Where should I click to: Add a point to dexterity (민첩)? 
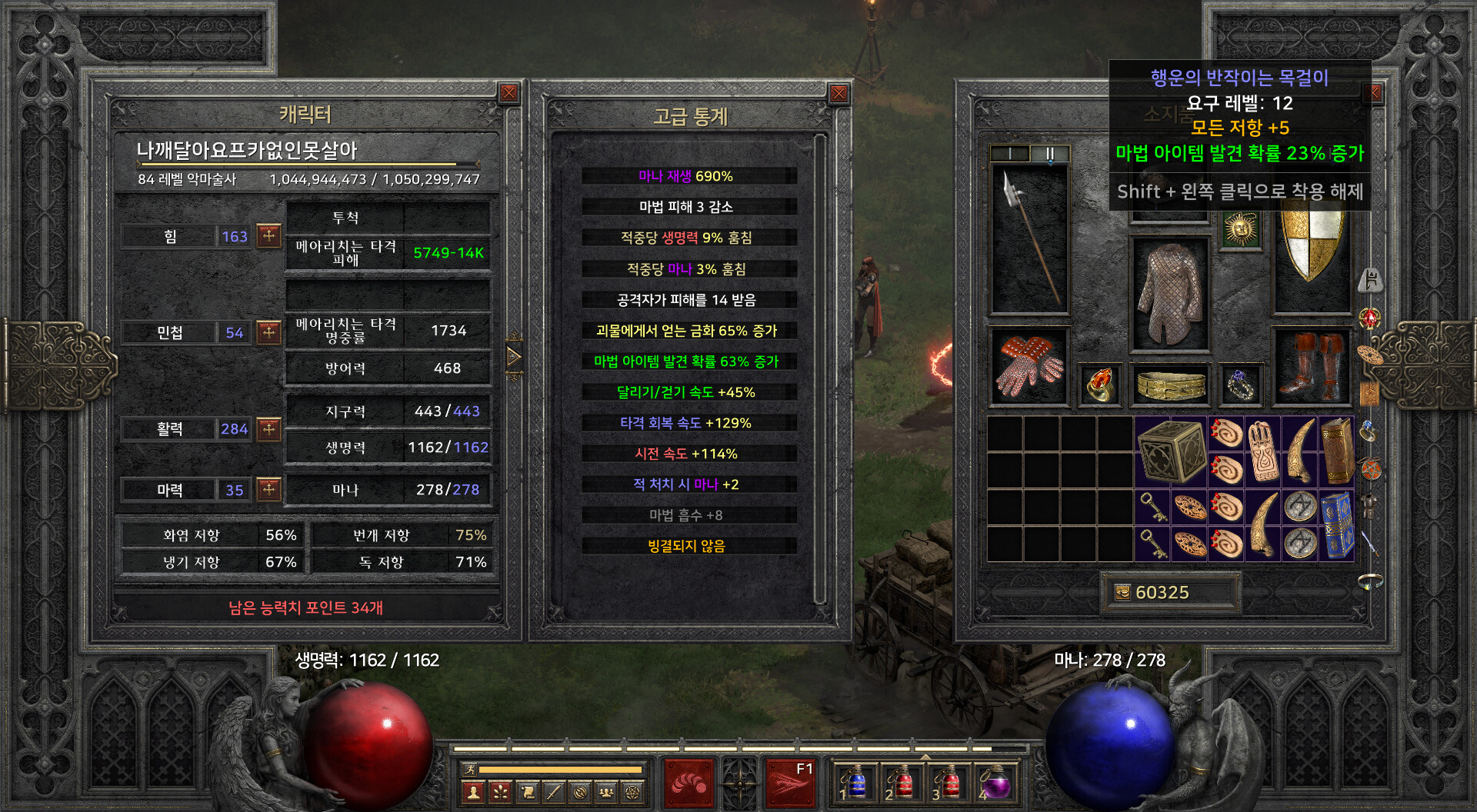[x=268, y=332]
